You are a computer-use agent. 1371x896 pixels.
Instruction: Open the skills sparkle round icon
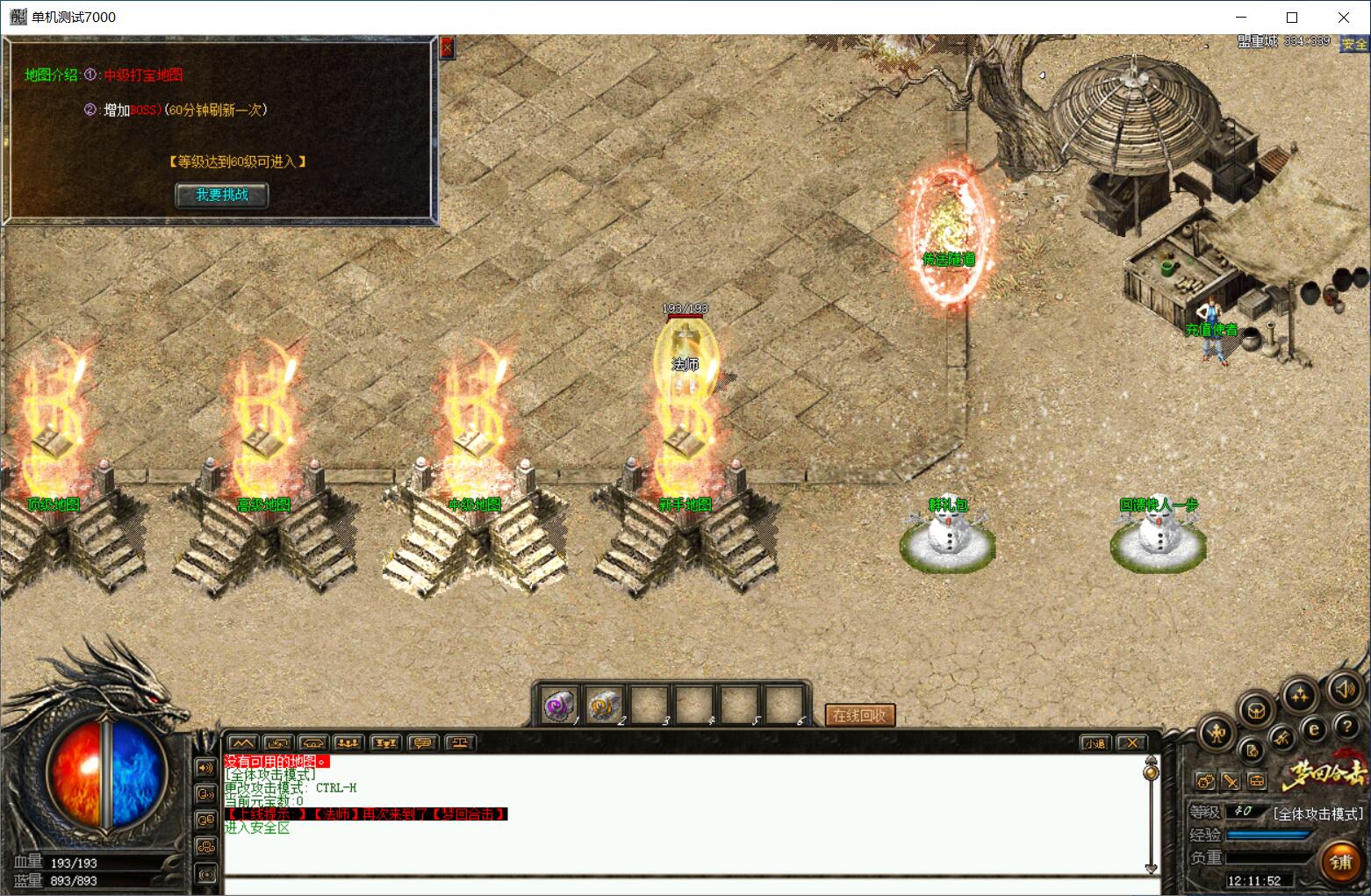(x=1299, y=696)
